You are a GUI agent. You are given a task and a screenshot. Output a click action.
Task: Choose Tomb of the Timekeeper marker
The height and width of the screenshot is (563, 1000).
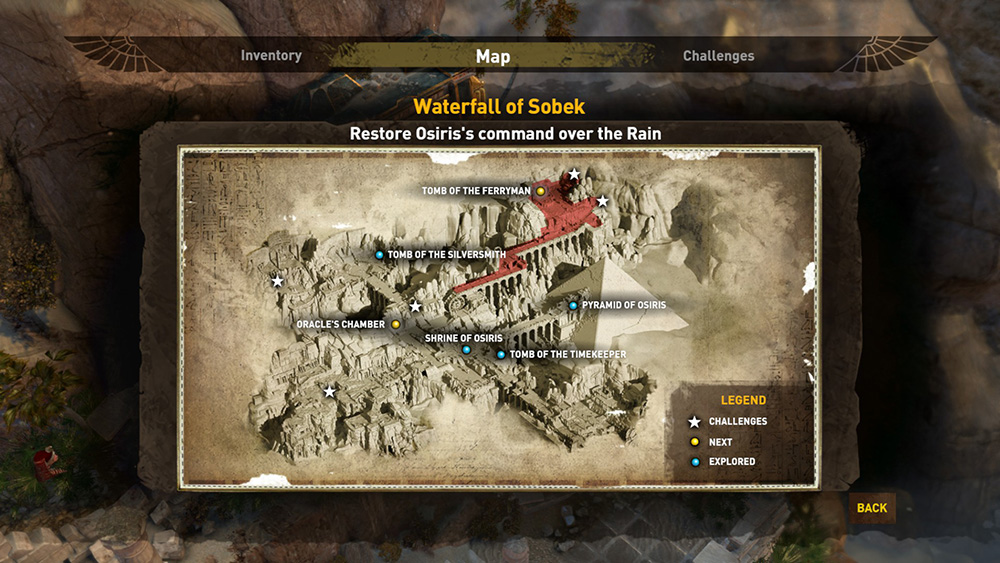click(501, 355)
